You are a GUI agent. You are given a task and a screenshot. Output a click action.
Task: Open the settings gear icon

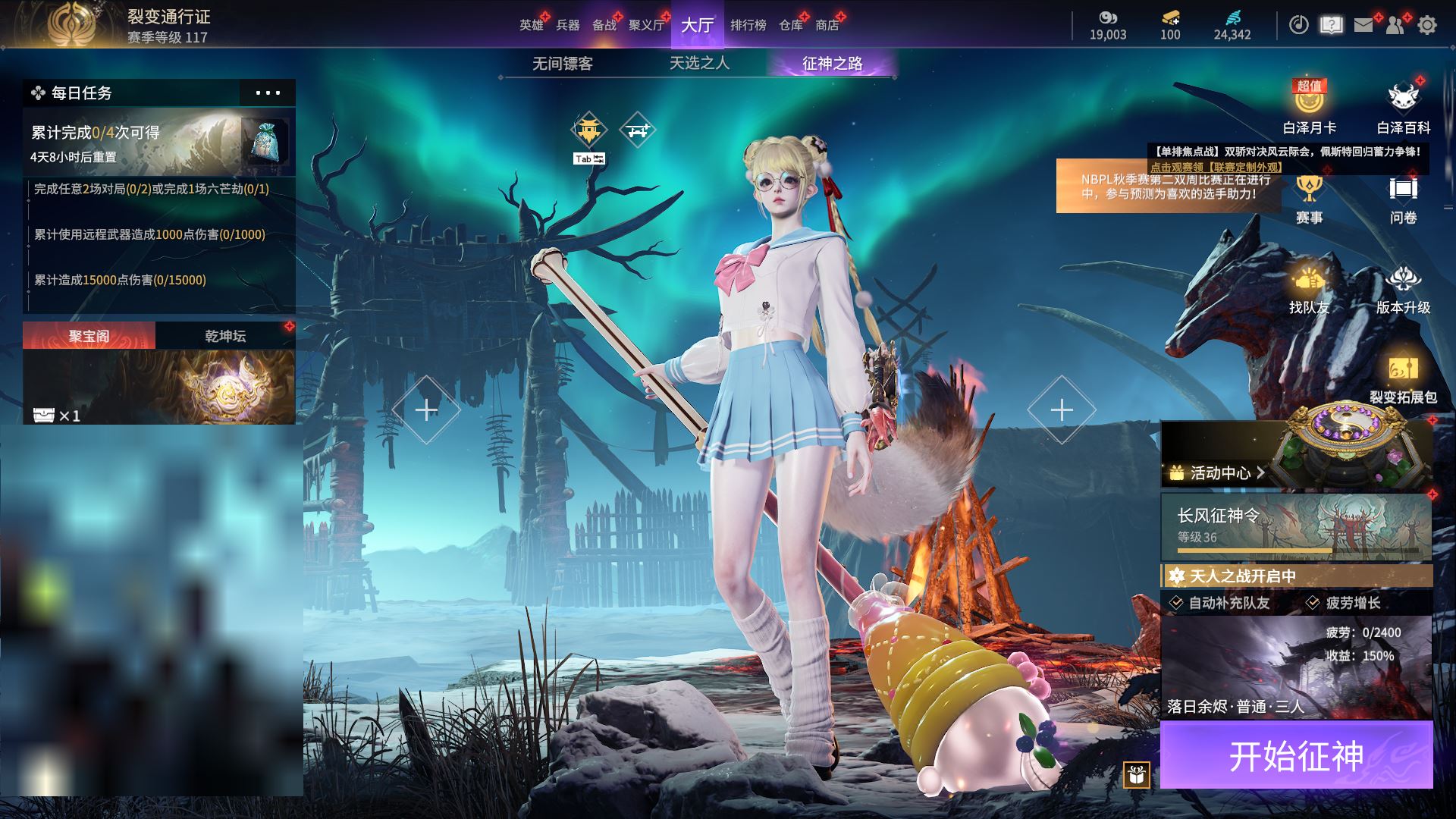(1426, 25)
